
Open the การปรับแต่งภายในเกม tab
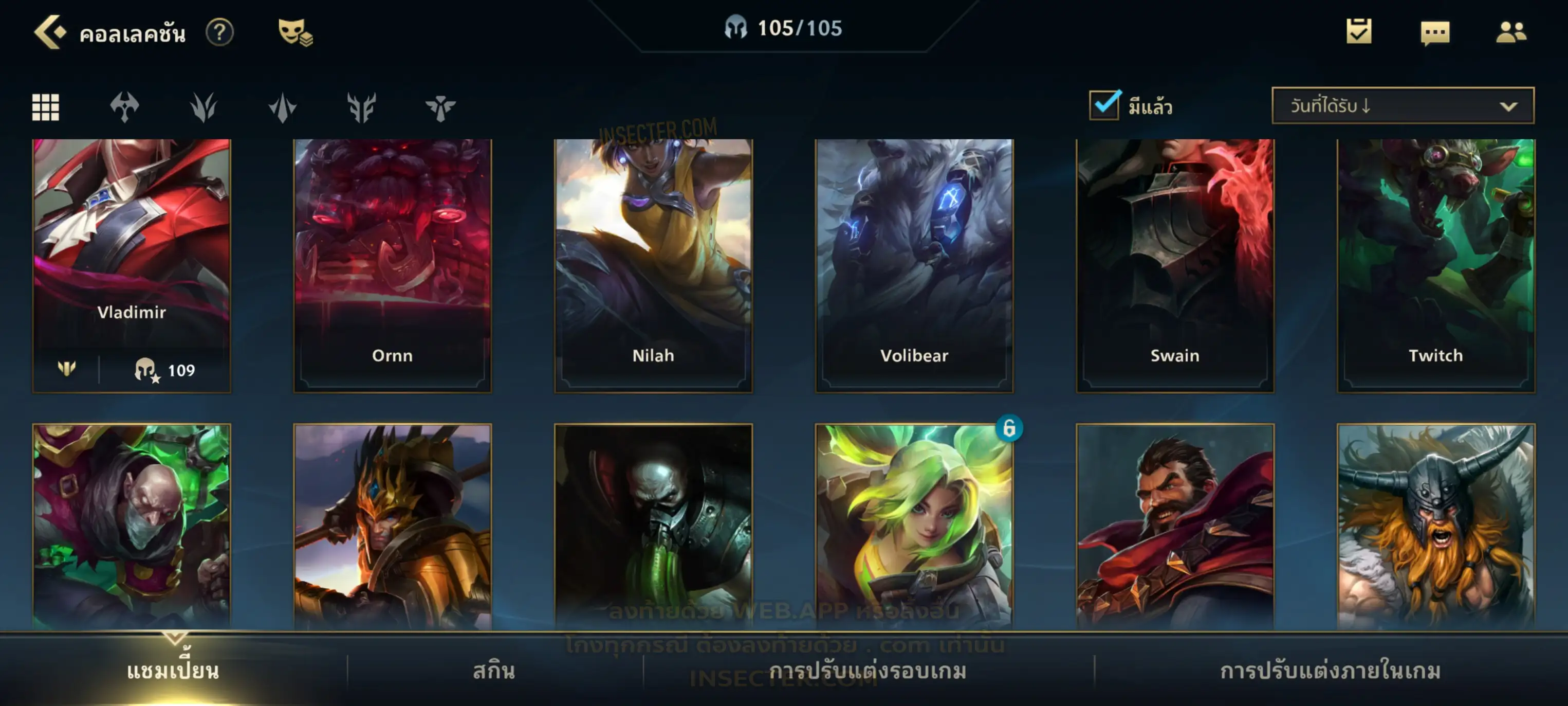click(x=1330, y=671)
